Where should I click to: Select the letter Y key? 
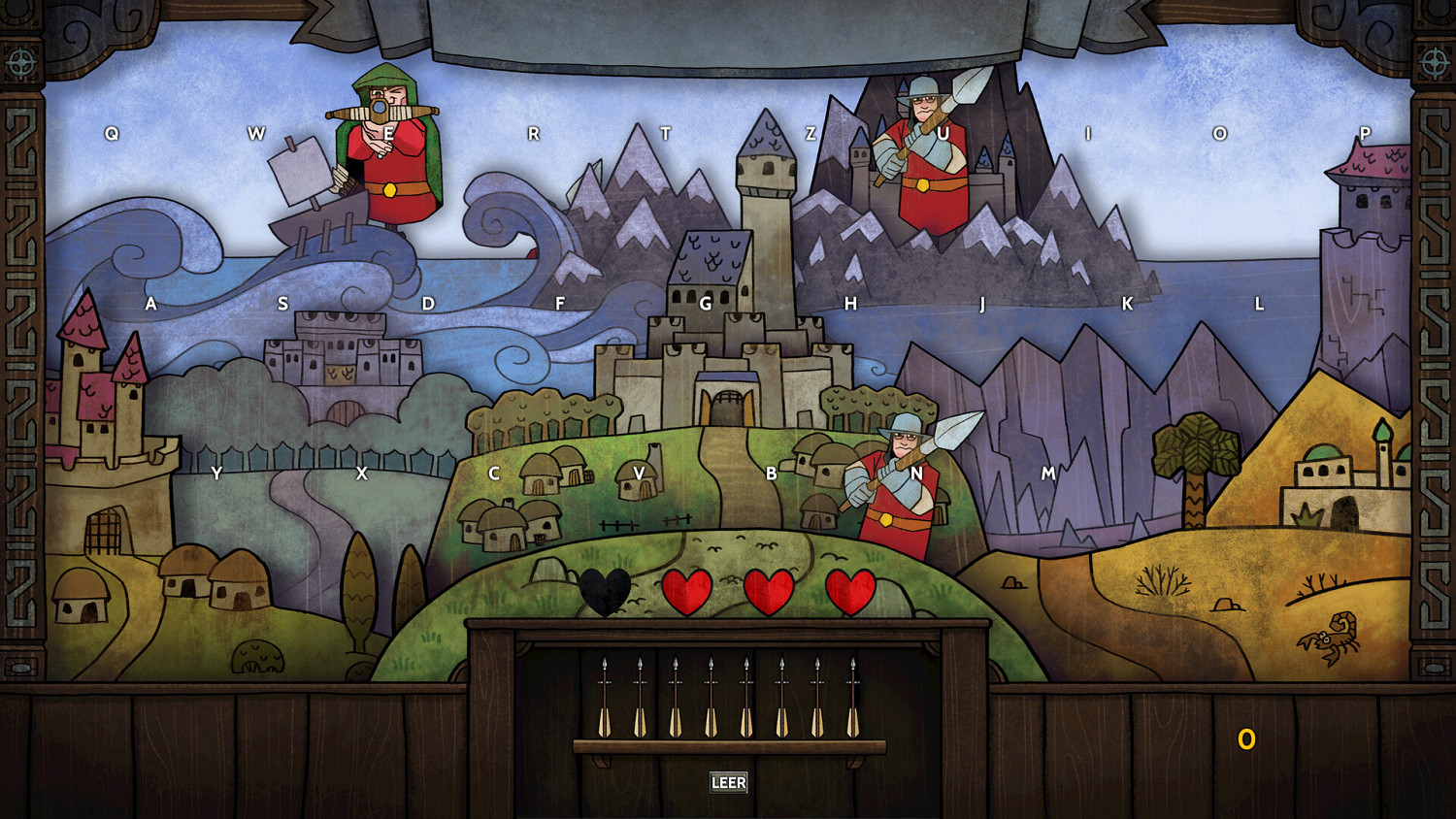[x=217, y=475]
